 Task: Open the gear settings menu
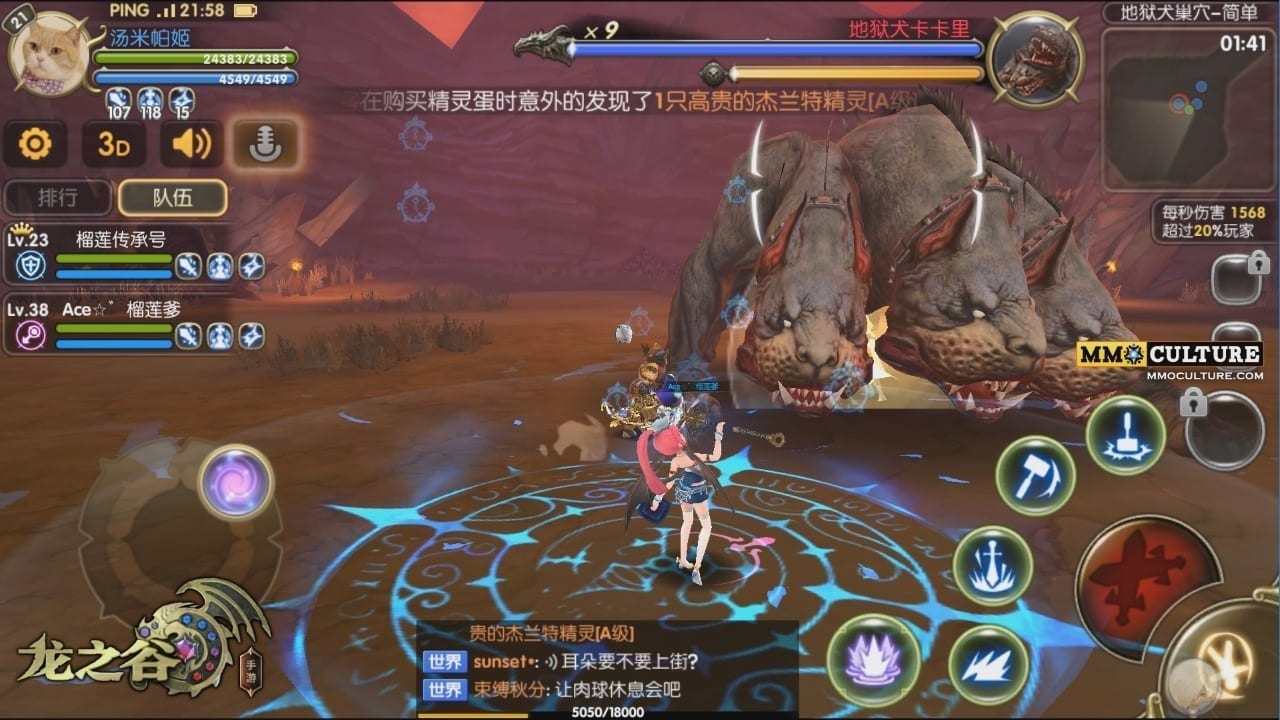pyautogui.click(x=35, y=145)
